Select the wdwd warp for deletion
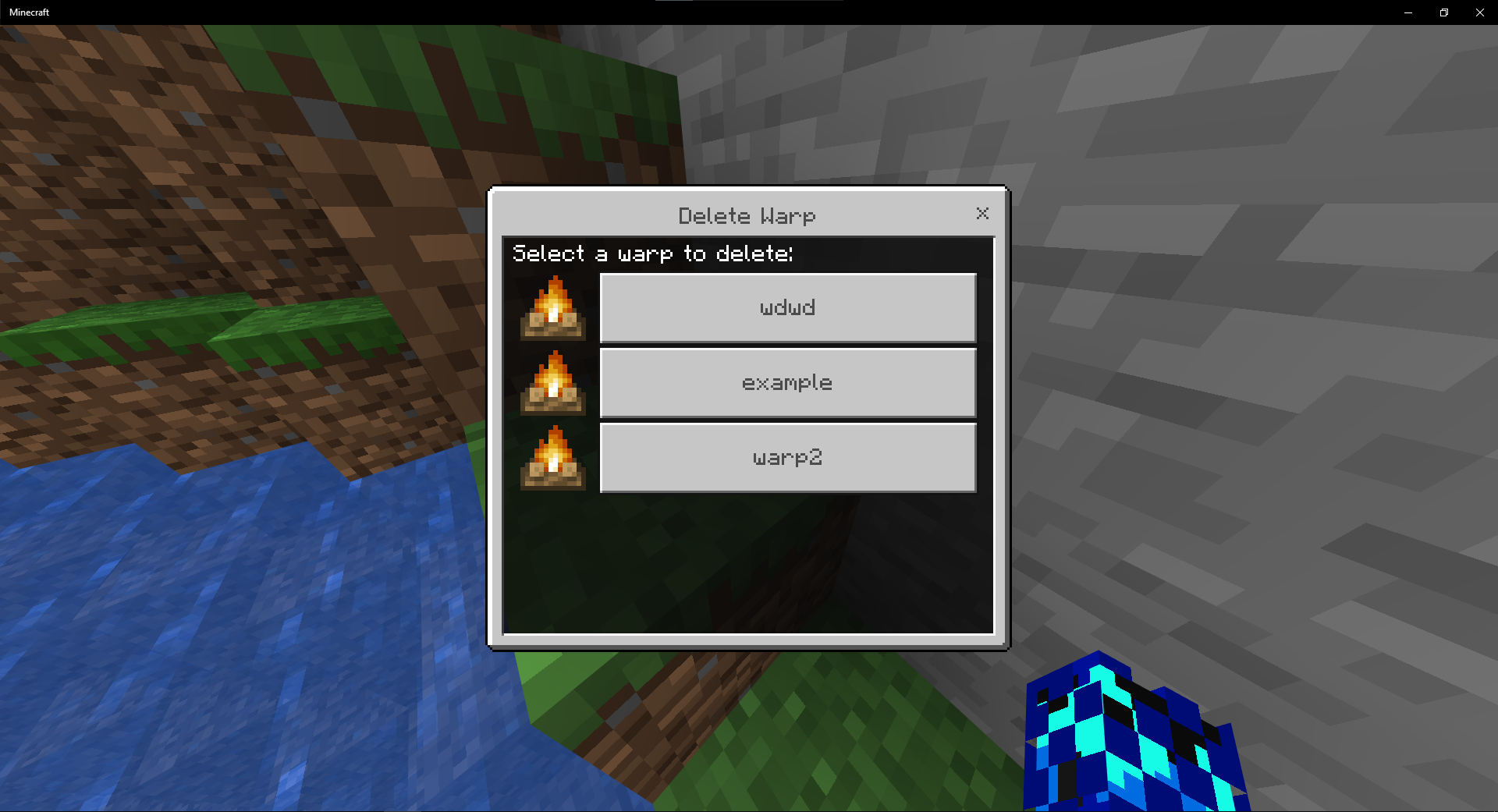This screenshot has height=812, width=1498. (787, 307)
